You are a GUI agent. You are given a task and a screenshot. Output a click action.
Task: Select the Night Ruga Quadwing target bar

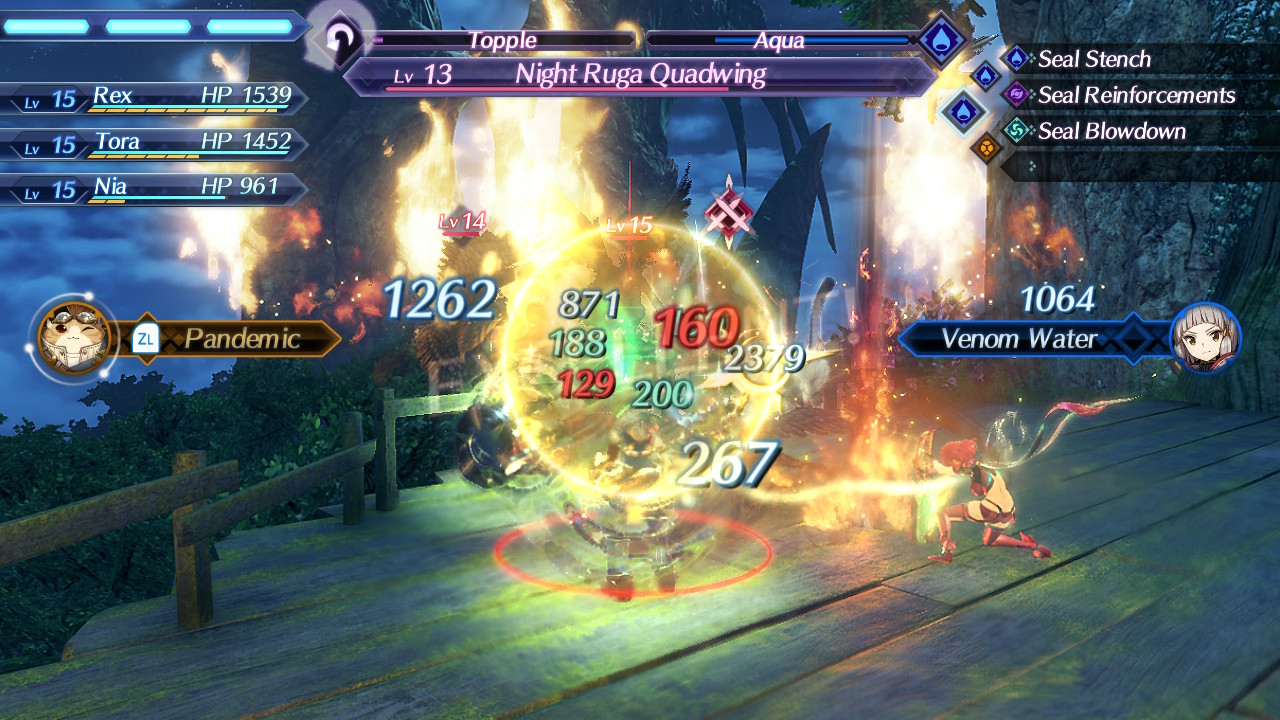coord(640,75)
